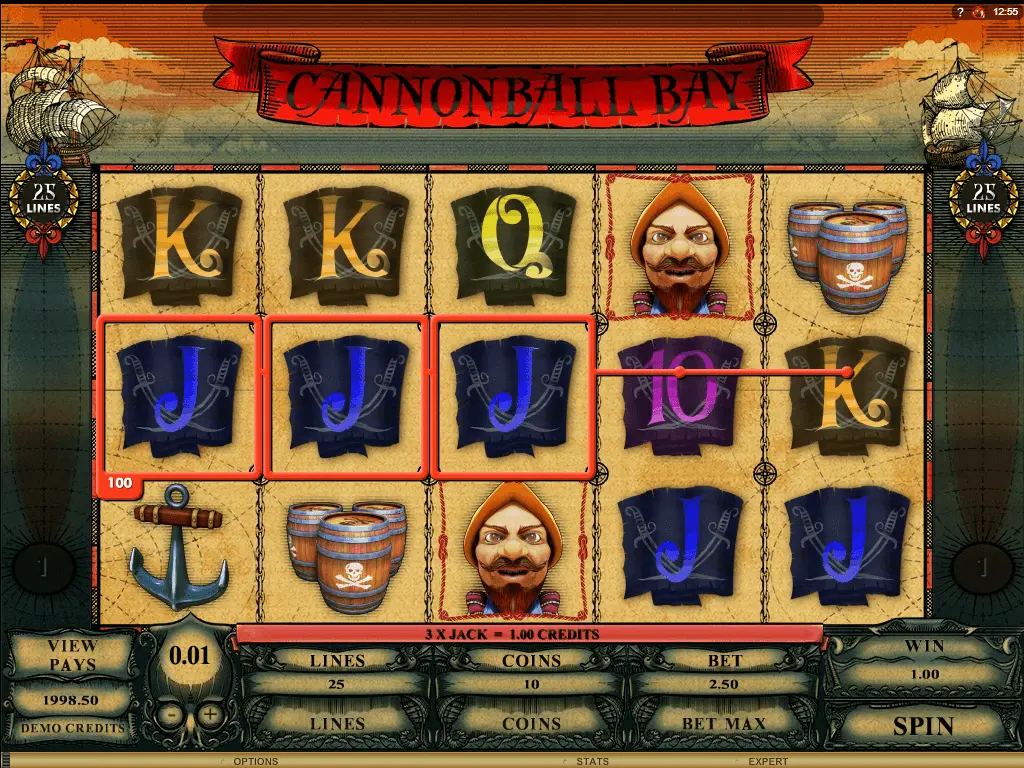Increase coin size with plus button

209,715
